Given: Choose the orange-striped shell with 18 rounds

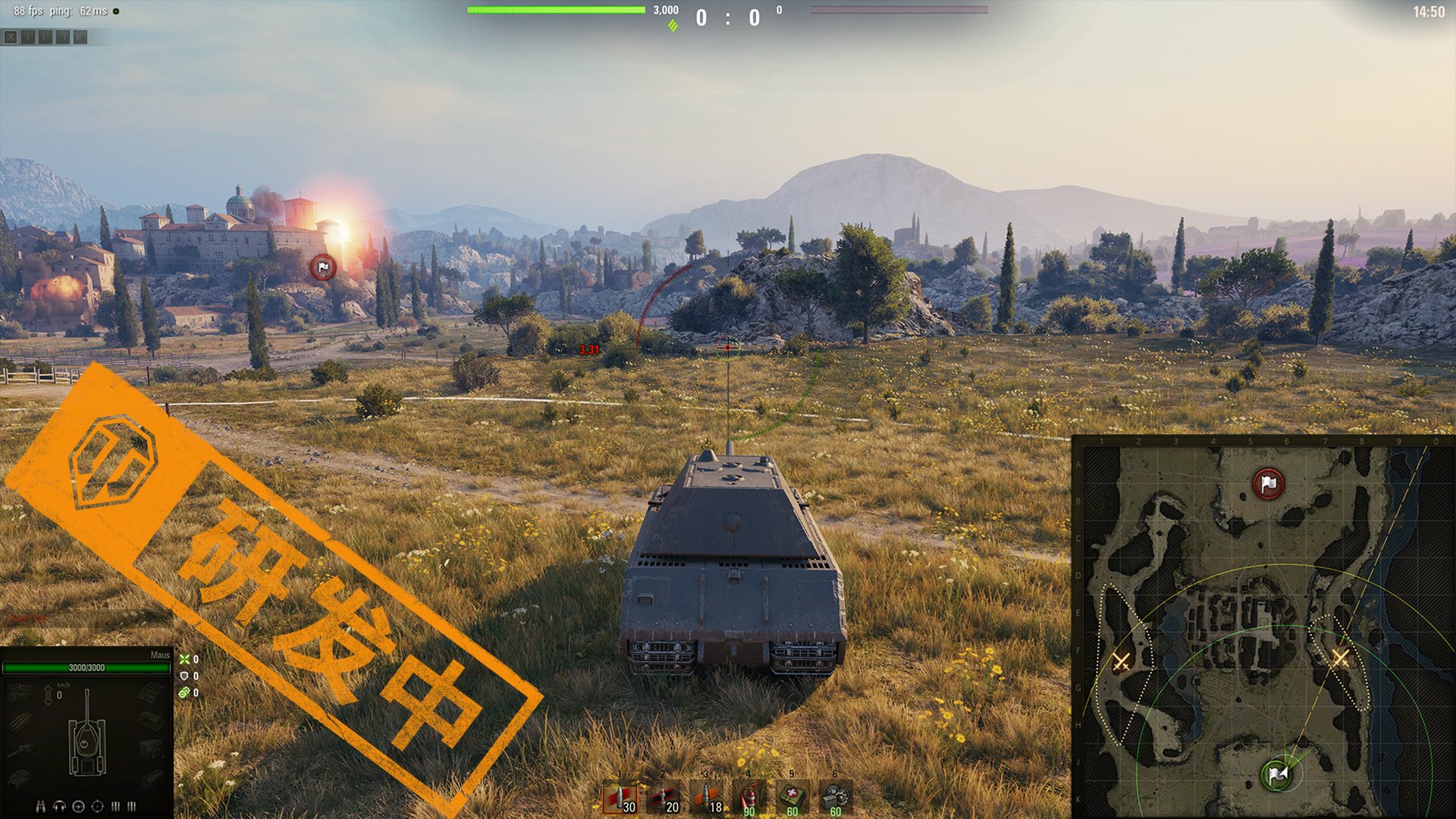Looking at the screenshot, I should pyautogui.click(x=707, y=799).
